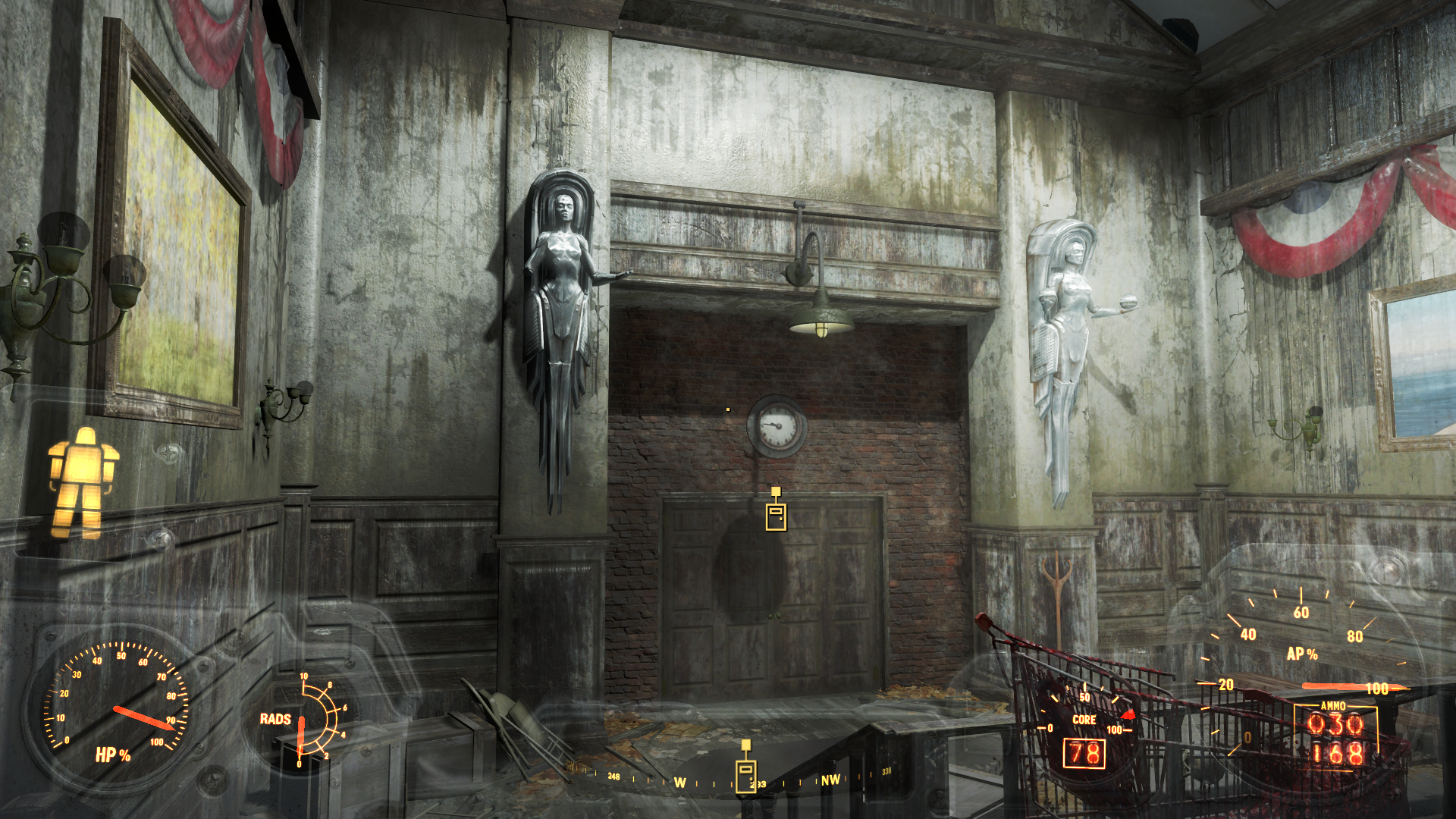Select the floating quest marker over the door
The image size is (1456, 819).
click(775, 512)
